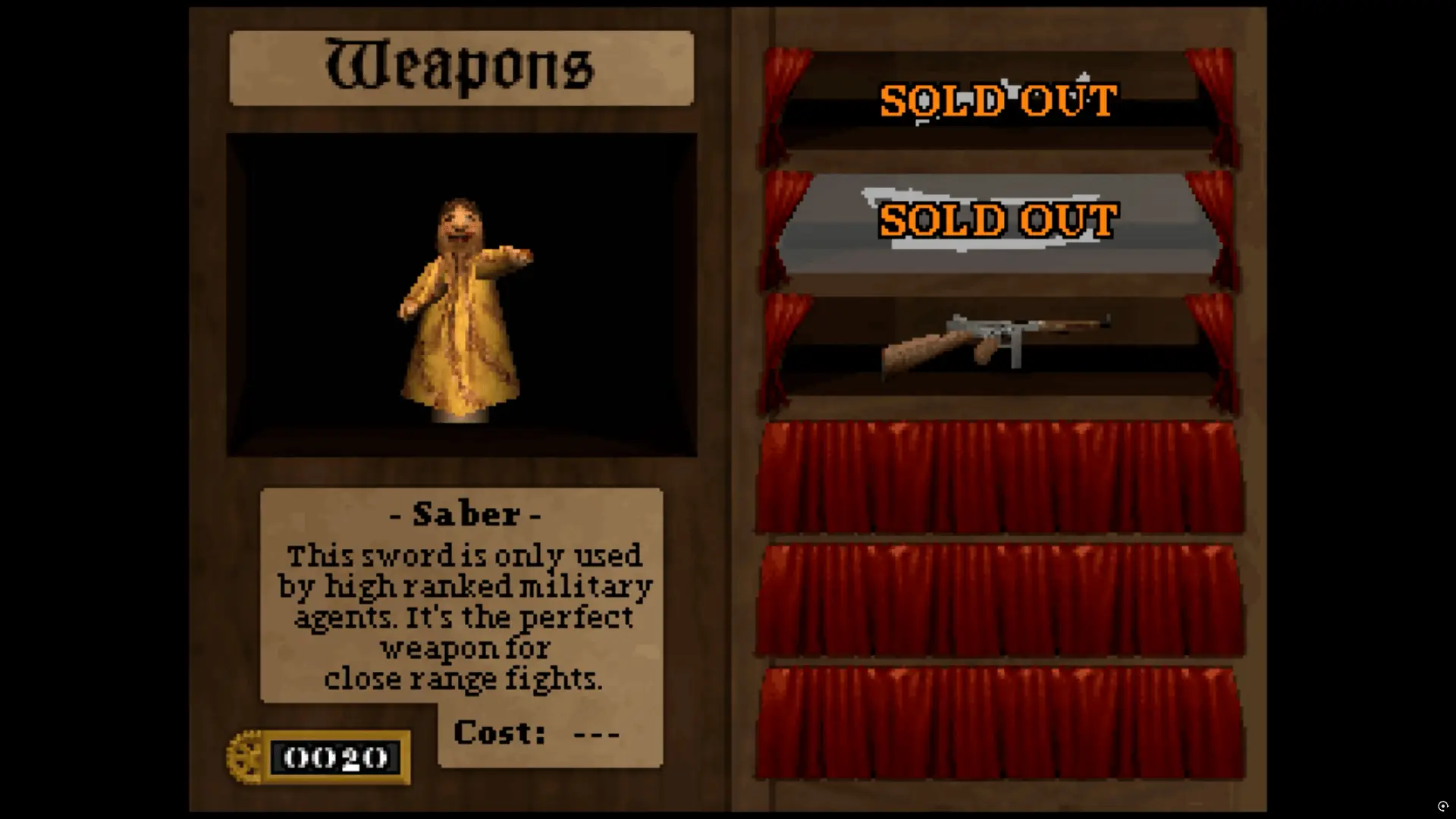Select the Tommy gun on the shelf
Screen dimensions: 1456x819
pyautogui.click(x=996, y=343)
